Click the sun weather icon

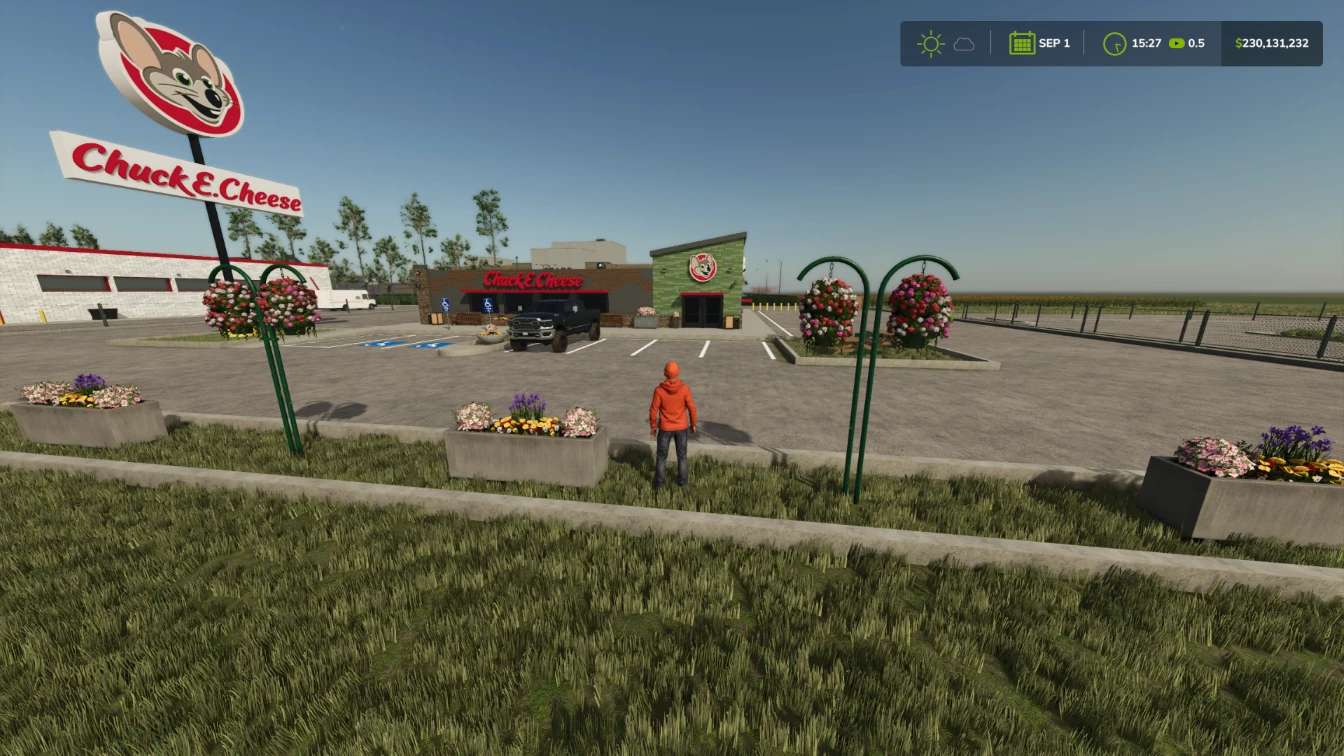coord(930,44)
